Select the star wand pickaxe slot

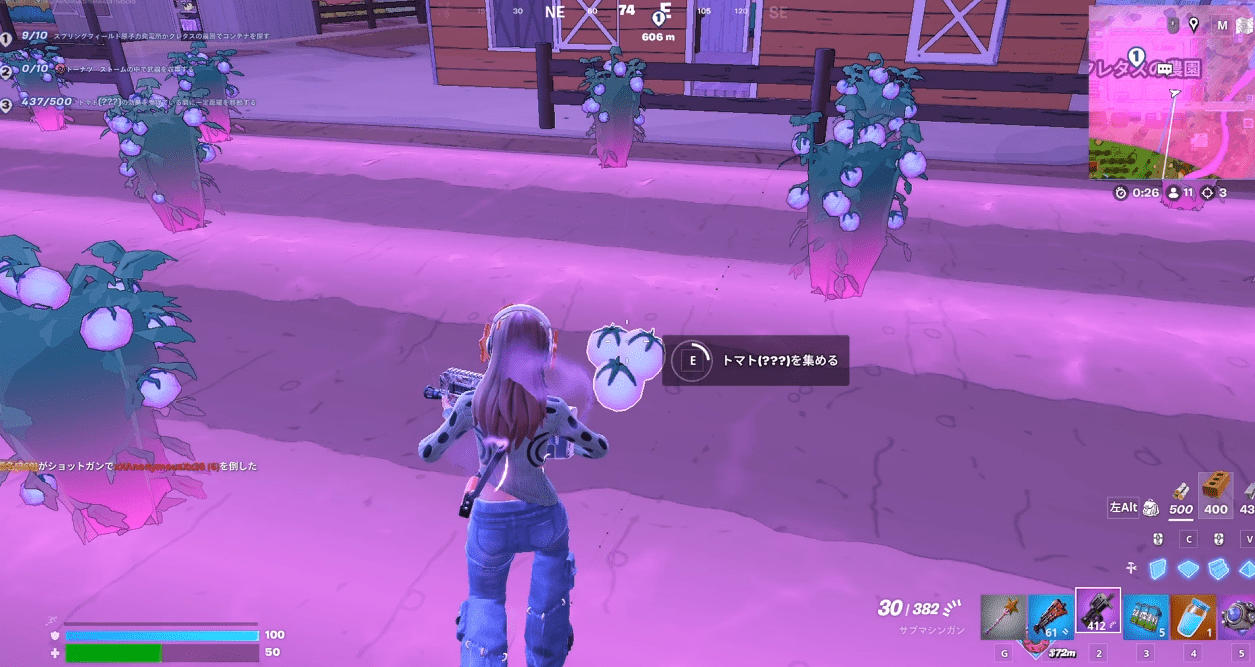[x=1002, y=615]
